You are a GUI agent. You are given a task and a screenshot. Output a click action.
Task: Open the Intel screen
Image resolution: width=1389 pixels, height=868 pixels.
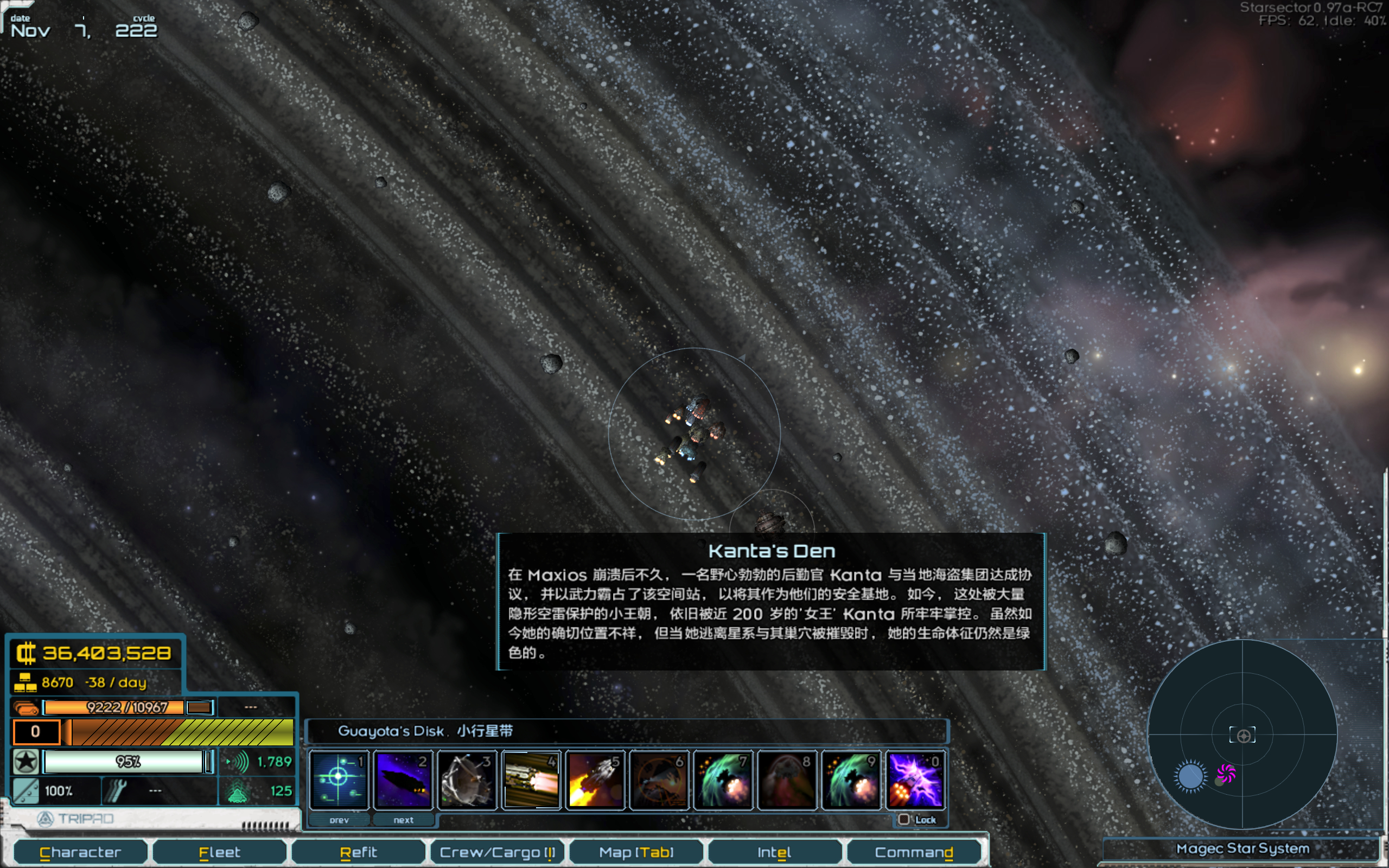[x=774, y=852]
